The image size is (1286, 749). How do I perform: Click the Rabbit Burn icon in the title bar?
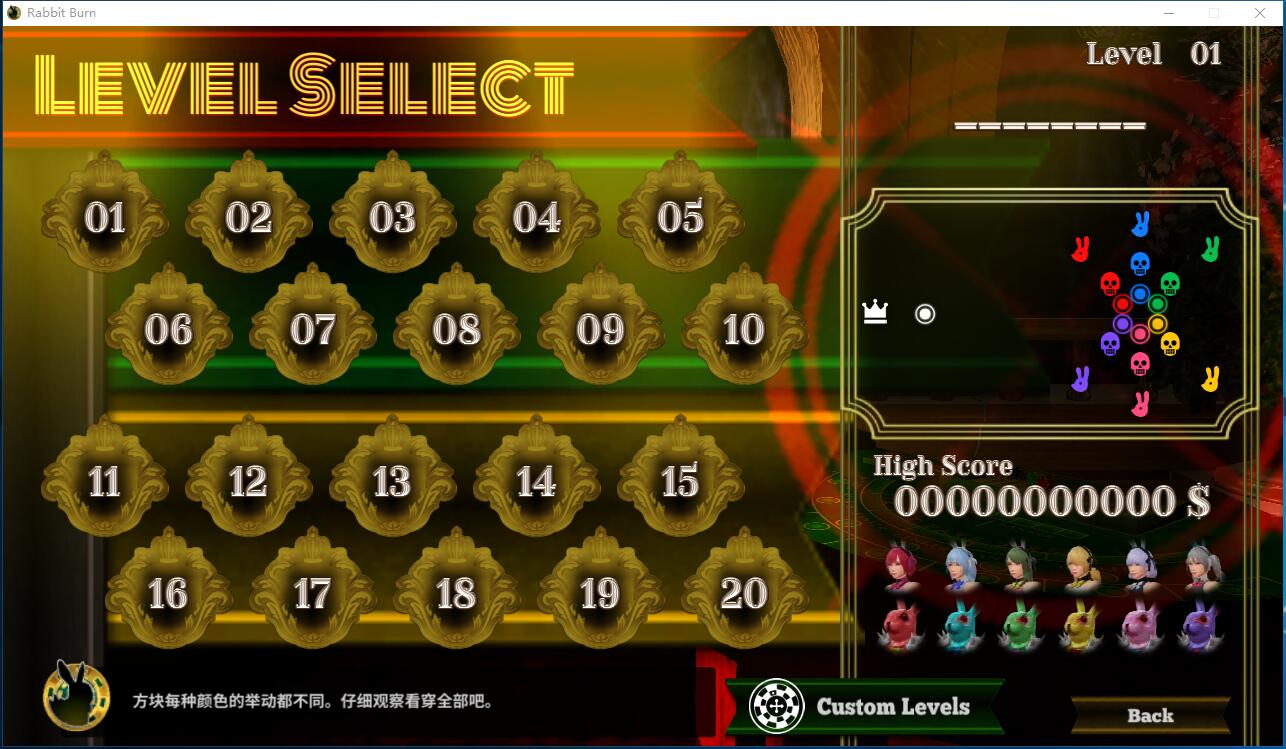pos(13,12)
